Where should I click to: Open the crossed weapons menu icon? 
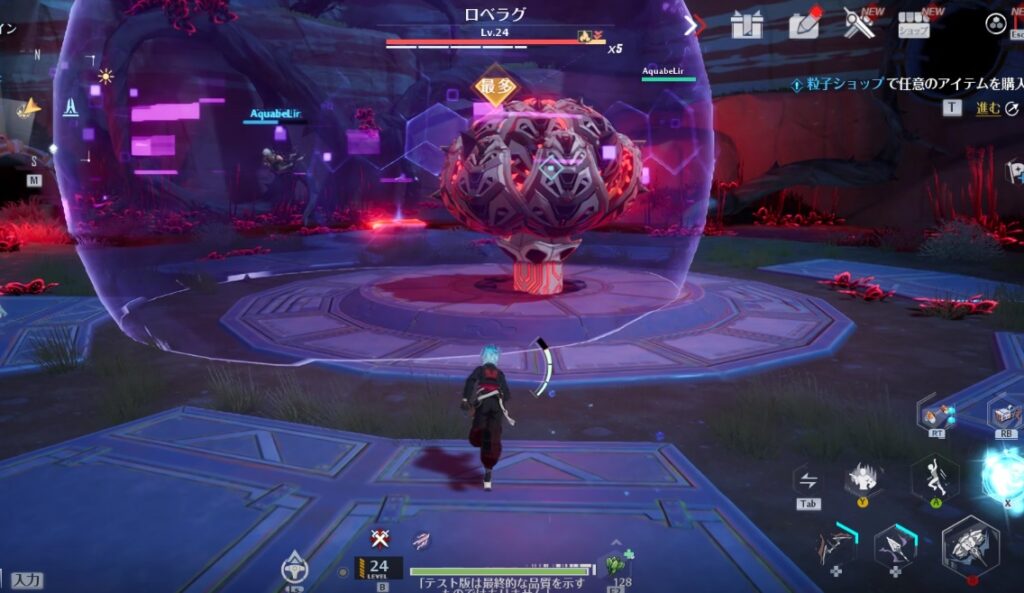pyautogui.click(x=858, y=24)
